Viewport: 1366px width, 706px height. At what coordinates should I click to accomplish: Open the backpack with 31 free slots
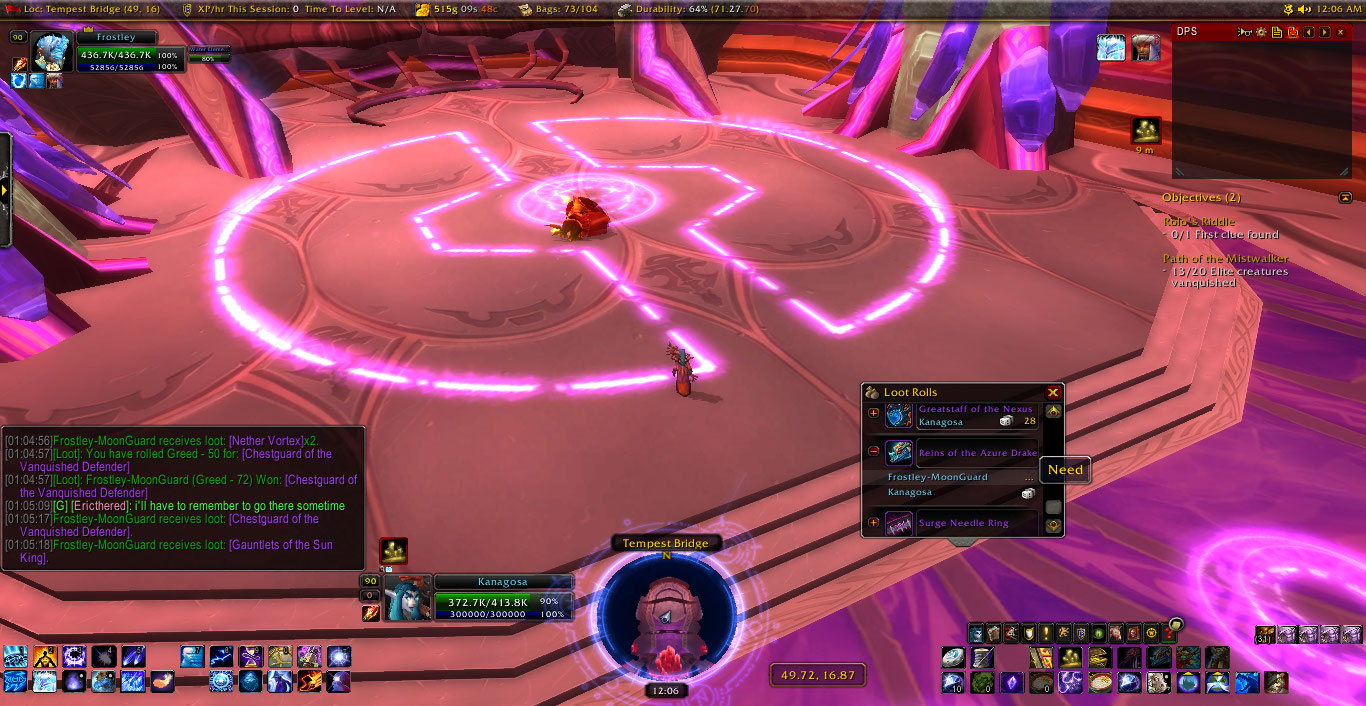pos(1265,633)
